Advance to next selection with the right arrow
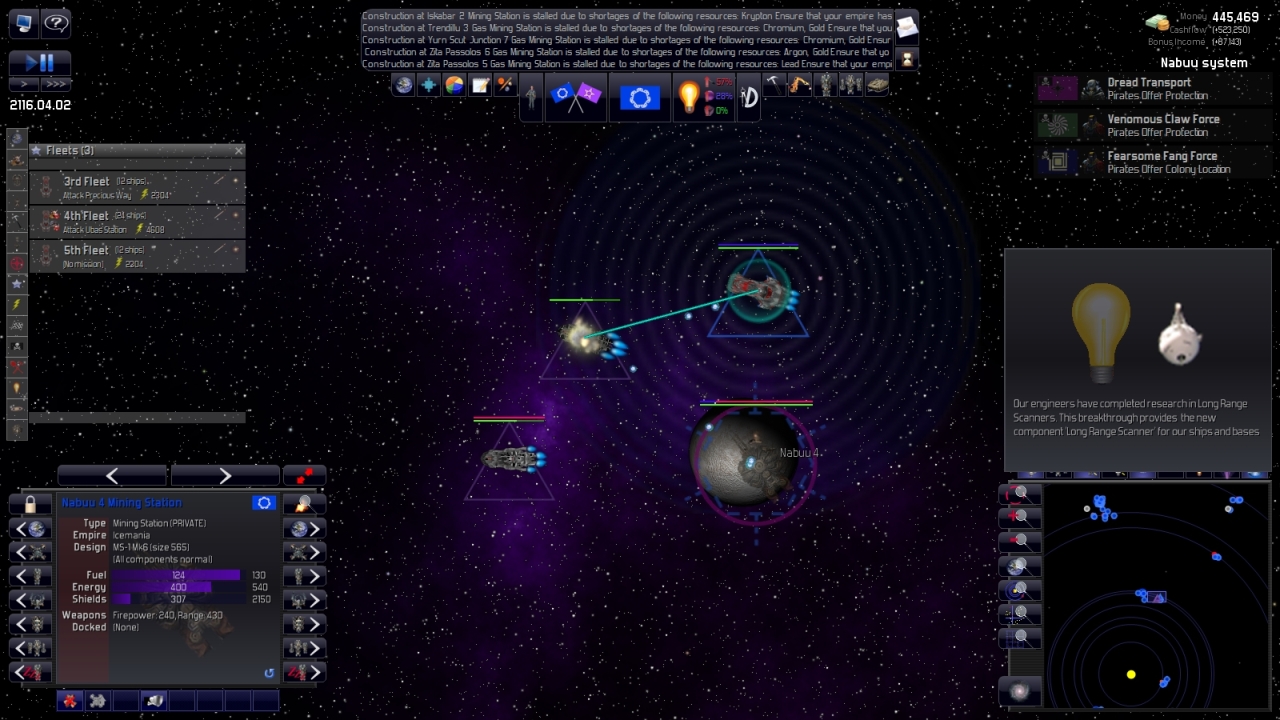Screen dimensions: 1280x720 (224, 475)
